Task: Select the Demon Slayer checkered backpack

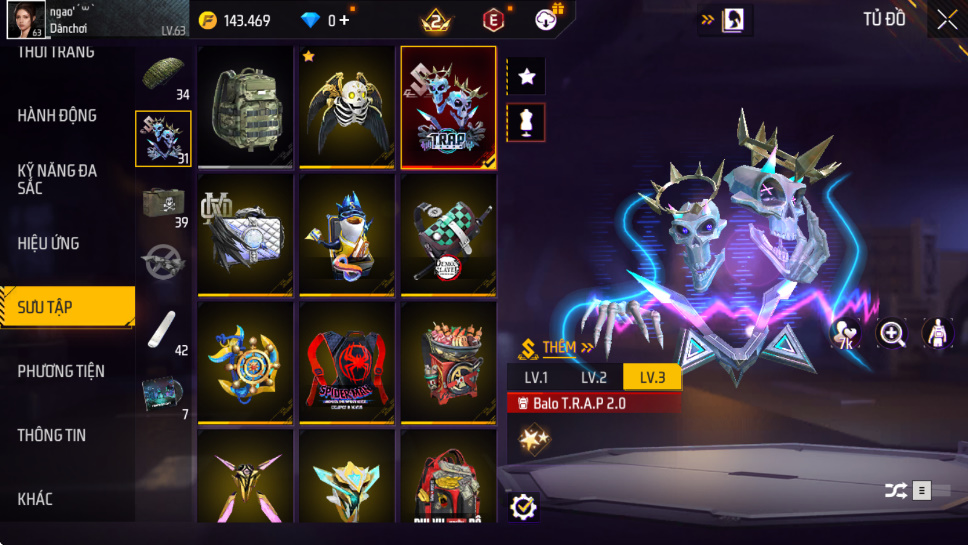Action: coord(448,234)
